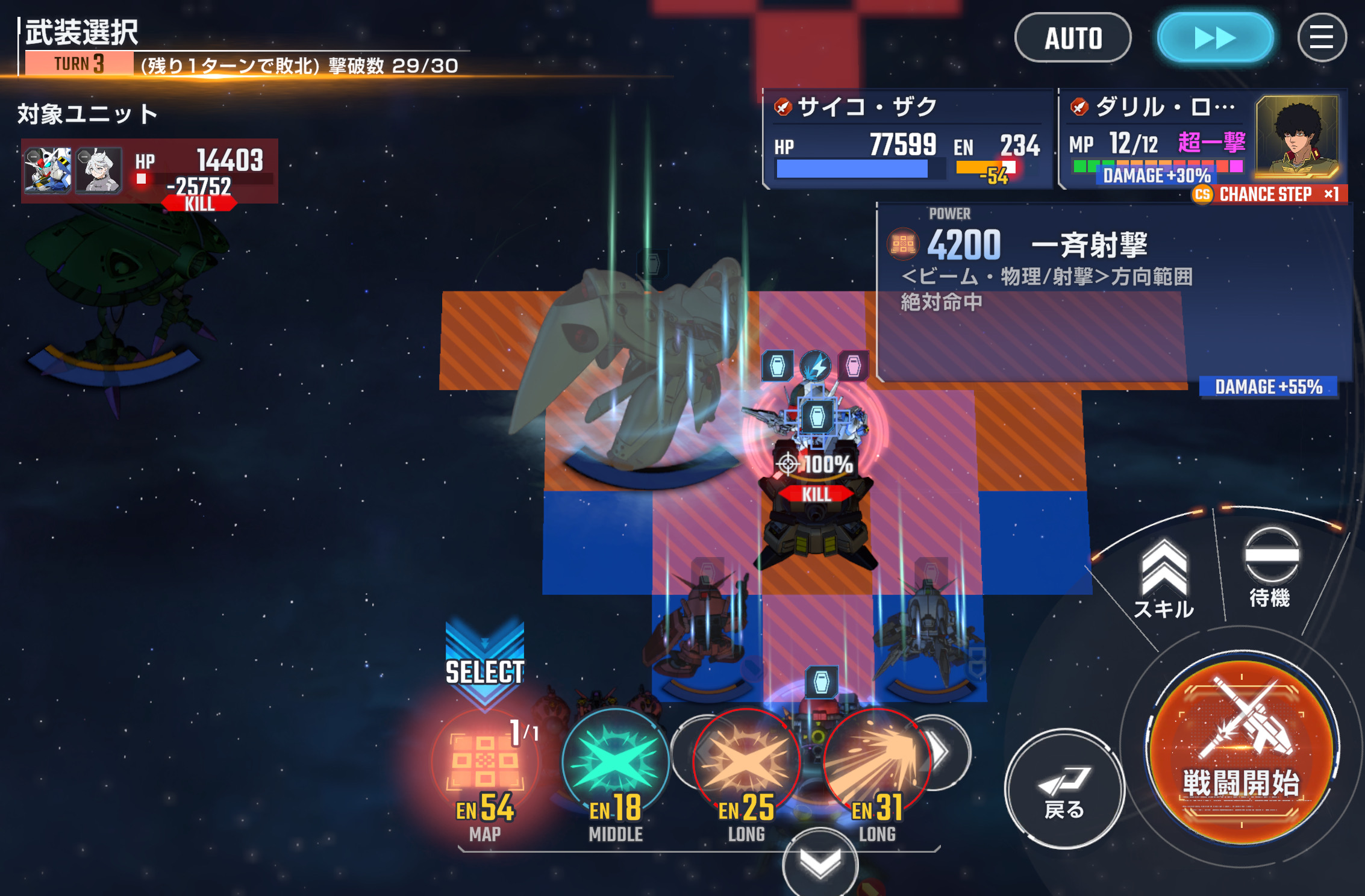Viewport: 1365px width, 896px height.
Task: Toggle AUTO battle mode
Action: tap(1073, 38)
